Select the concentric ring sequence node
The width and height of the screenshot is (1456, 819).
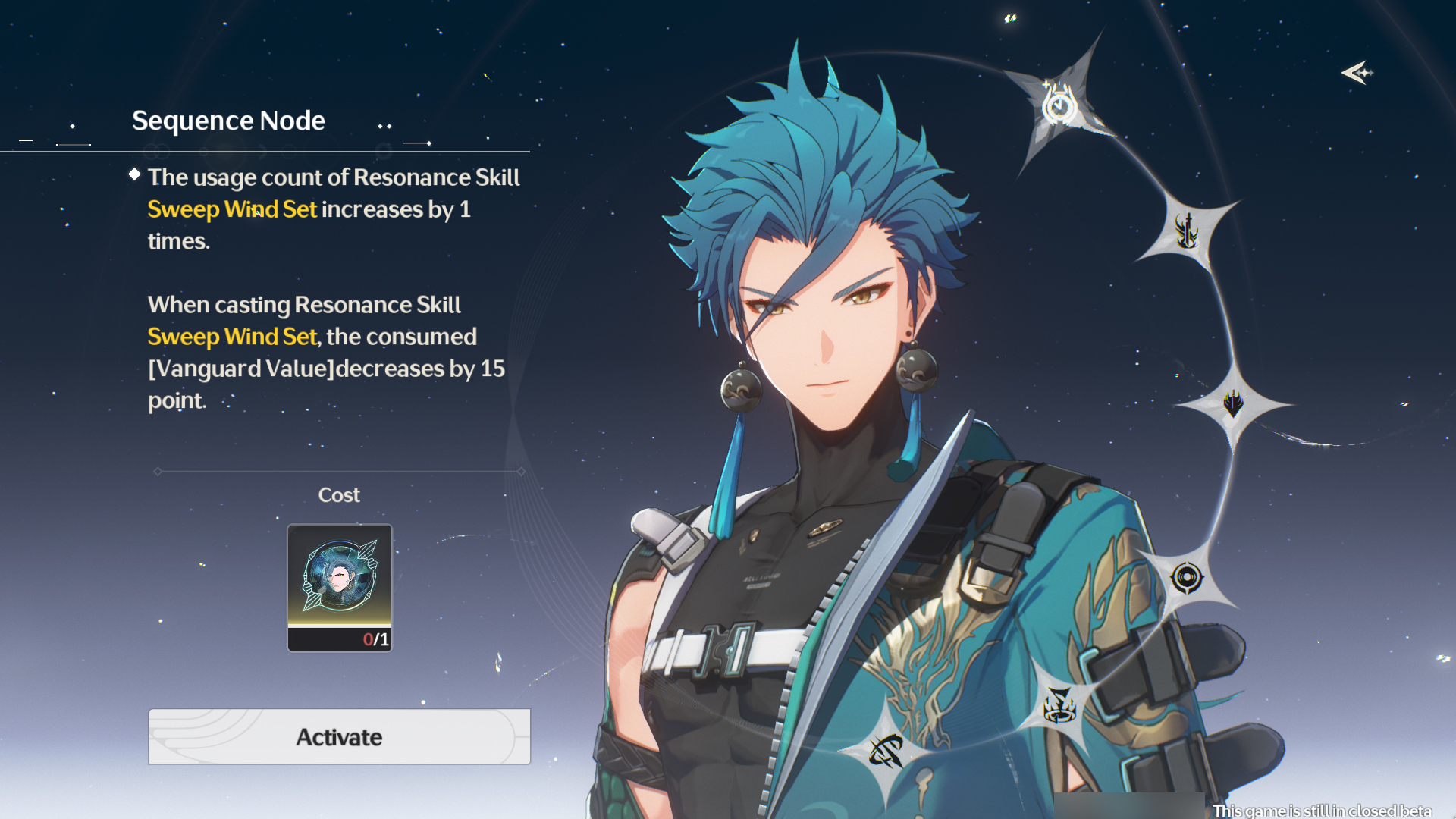coord(1187,579)
